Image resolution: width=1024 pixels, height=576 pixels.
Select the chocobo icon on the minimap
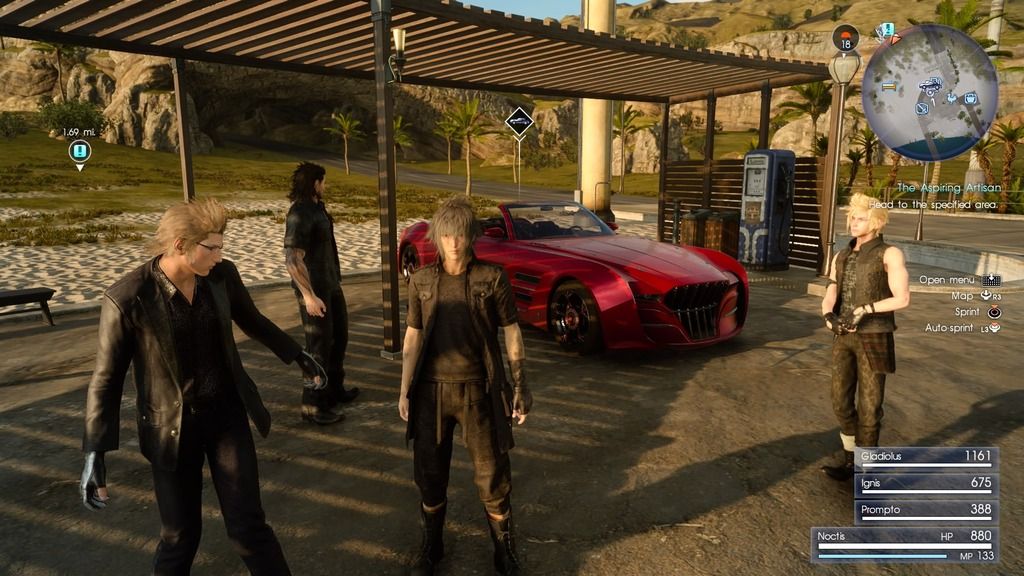(952, 98)
